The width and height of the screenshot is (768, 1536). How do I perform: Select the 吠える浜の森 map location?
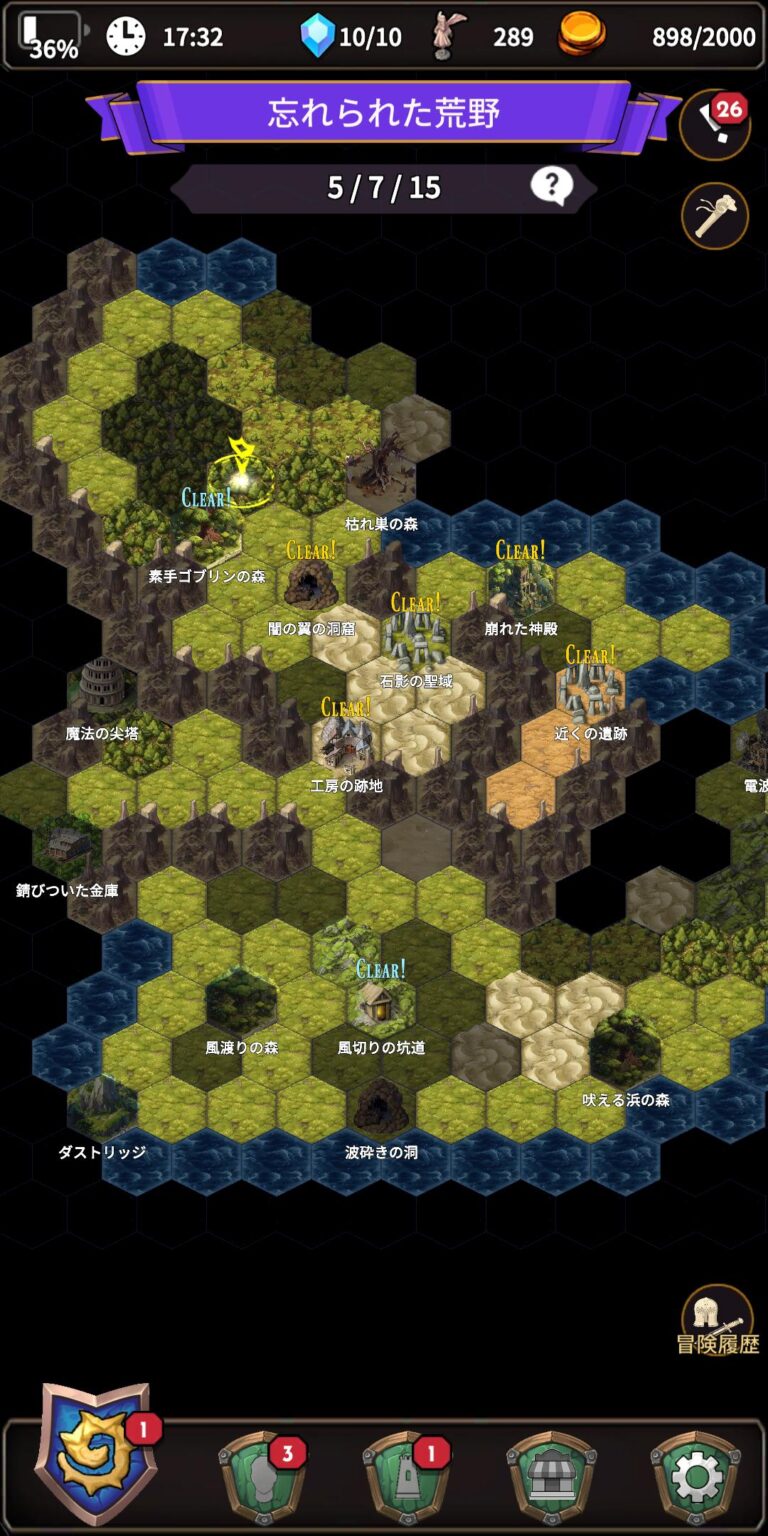tap(625, 1049)
